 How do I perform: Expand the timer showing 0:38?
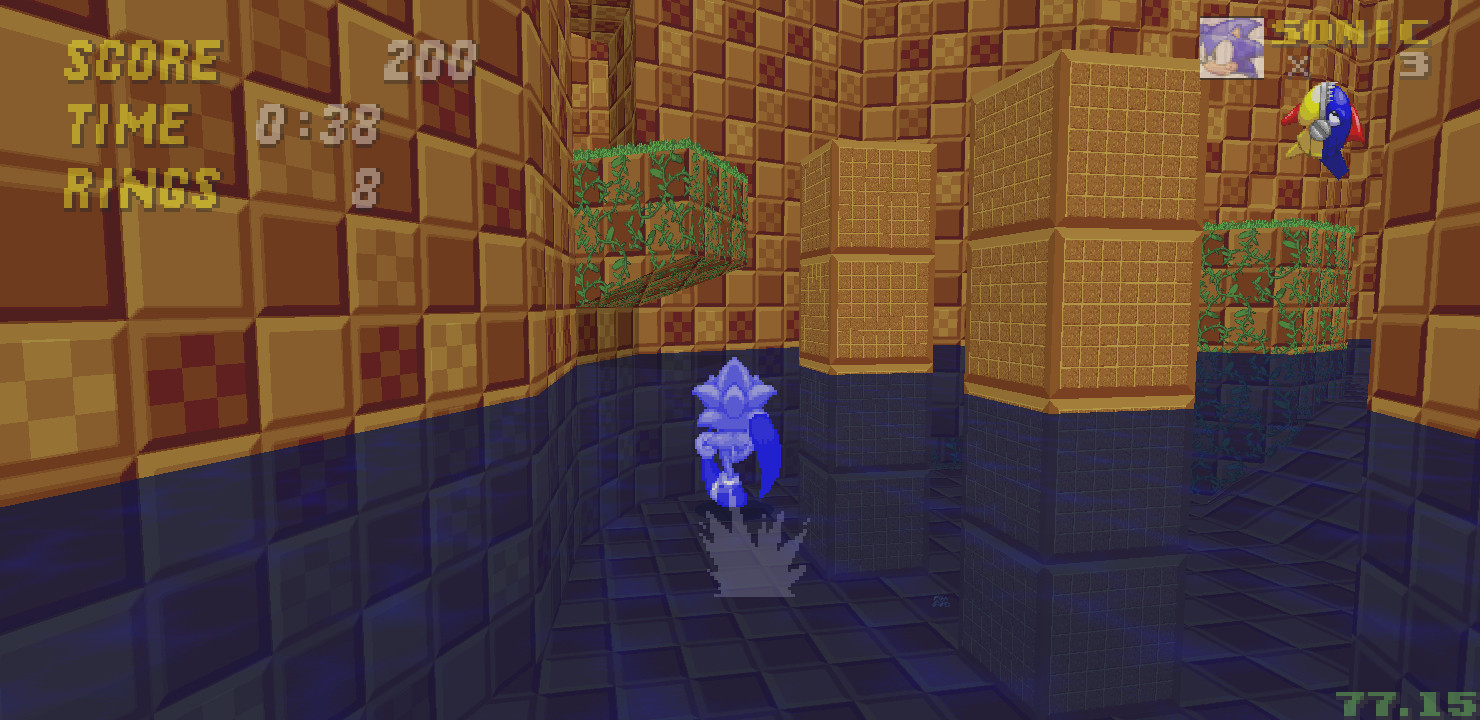[x=320, y=122]
